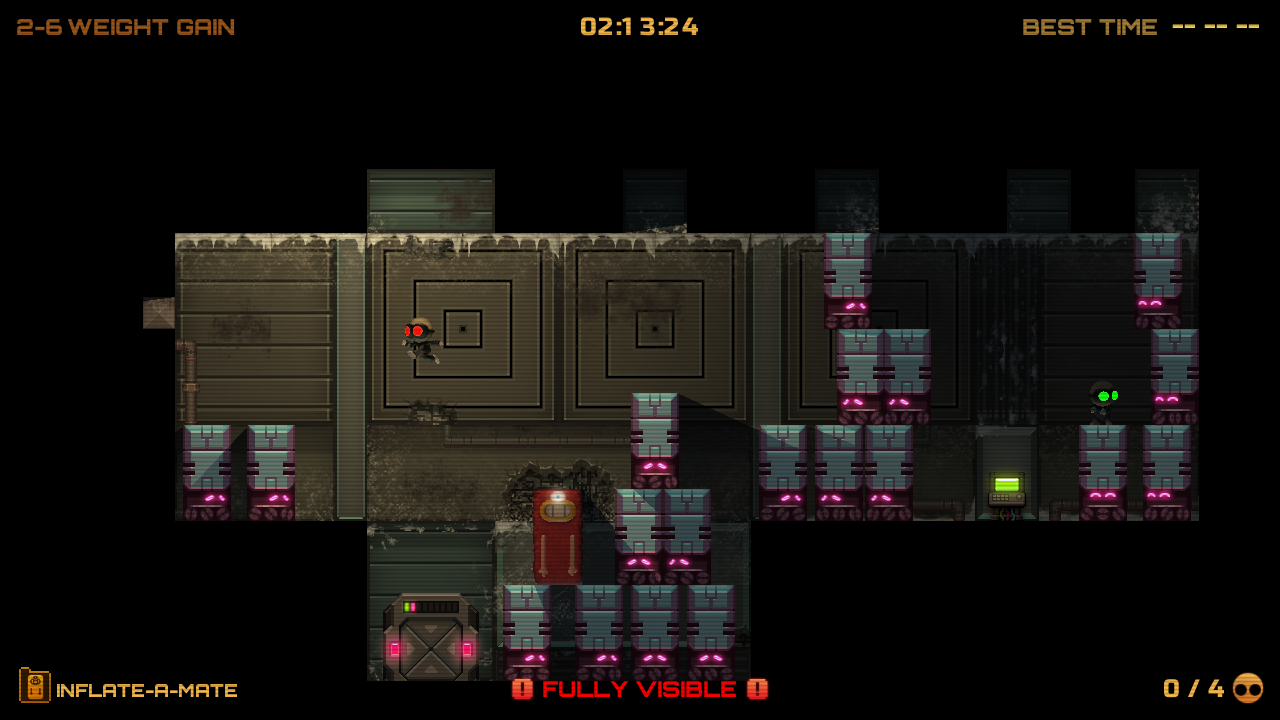Select the Inflate-A-Mate gadget icon
This screenshot has width=1280, height=720.
[34, 686]
